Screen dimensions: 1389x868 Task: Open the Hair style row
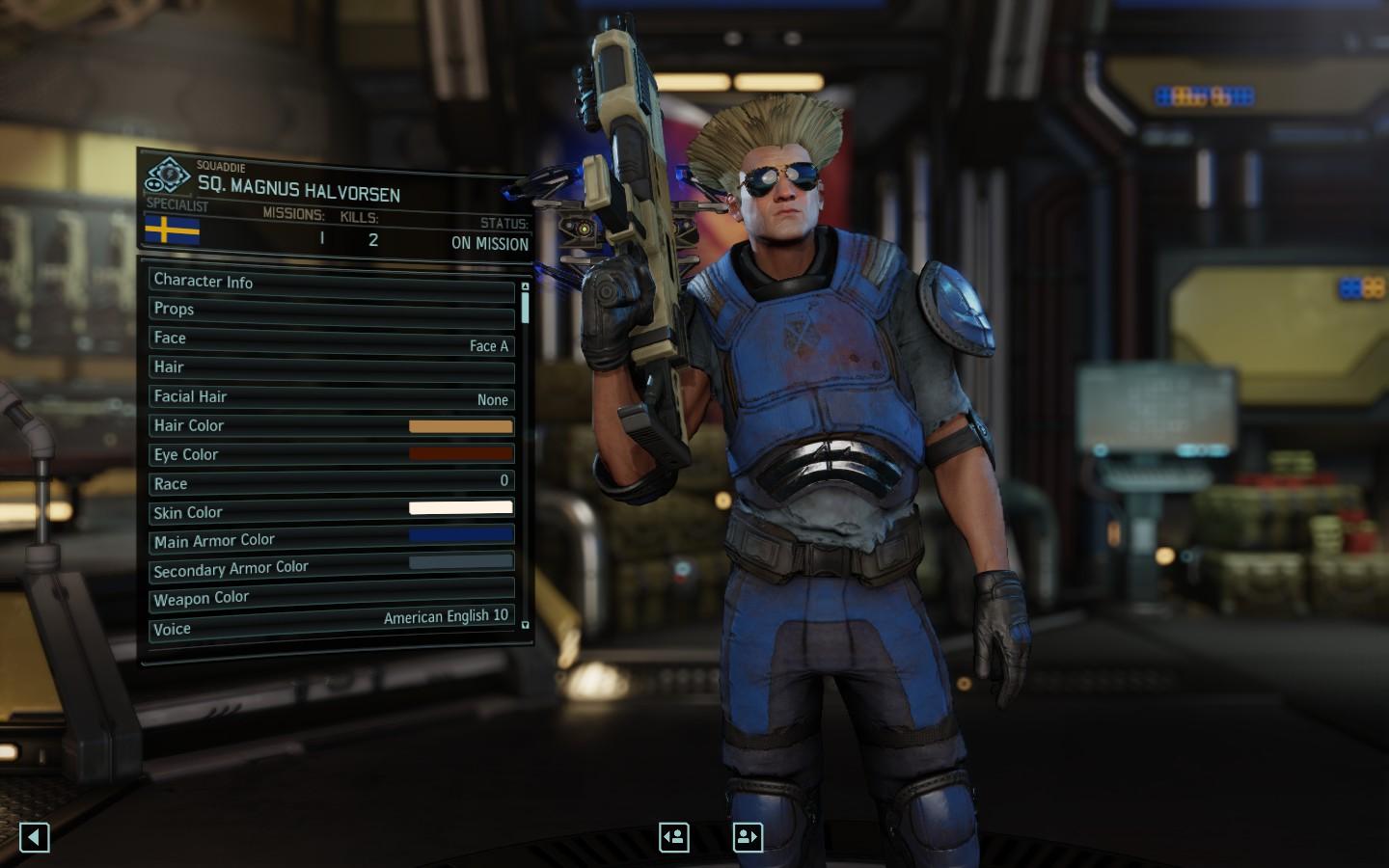coord(331,368)
